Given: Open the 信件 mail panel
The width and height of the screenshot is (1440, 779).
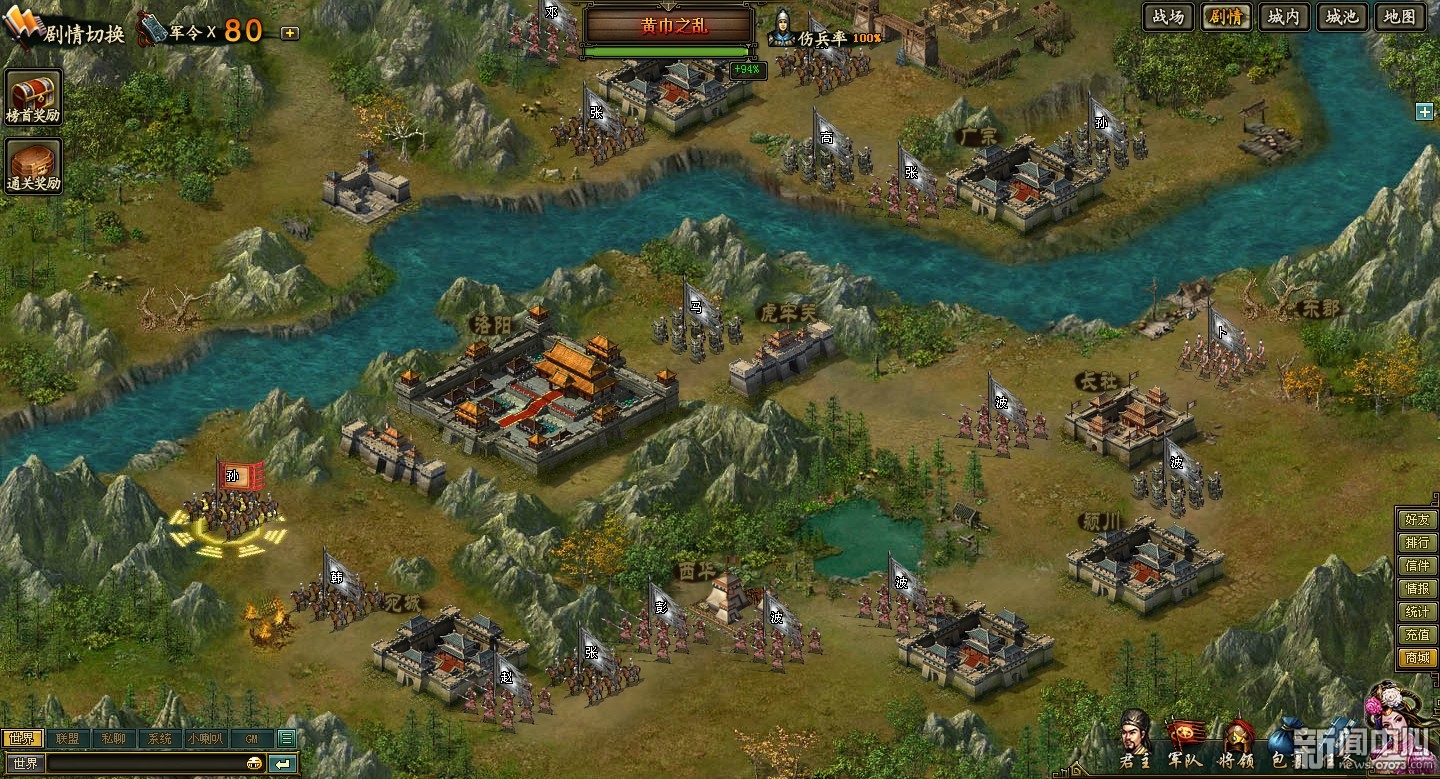Looking at the screenshot, I should [x=1417, y=566].
